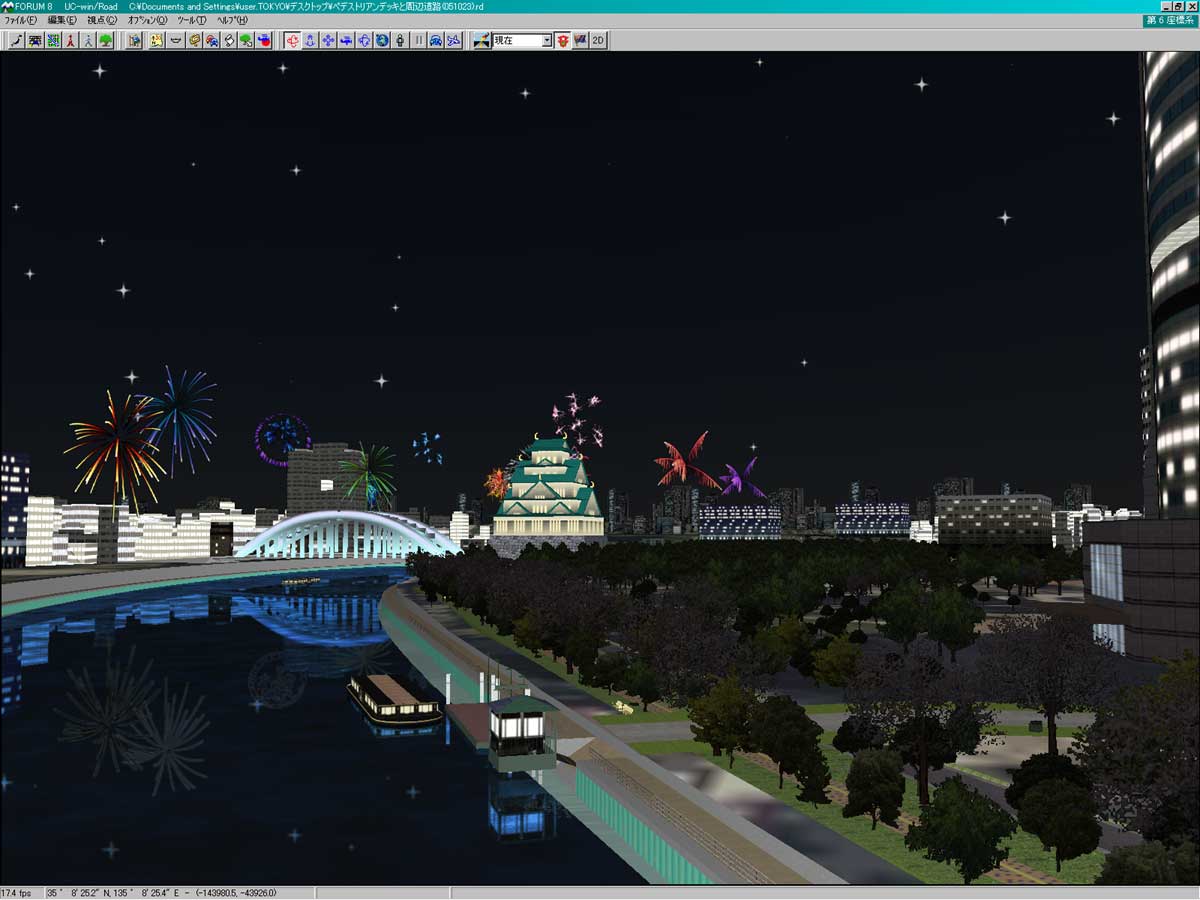The width and height of the screenshot is (1200, 900).
Task: Switch to the 2D view button
Action: pyautogui.click(x=598, y=40)
